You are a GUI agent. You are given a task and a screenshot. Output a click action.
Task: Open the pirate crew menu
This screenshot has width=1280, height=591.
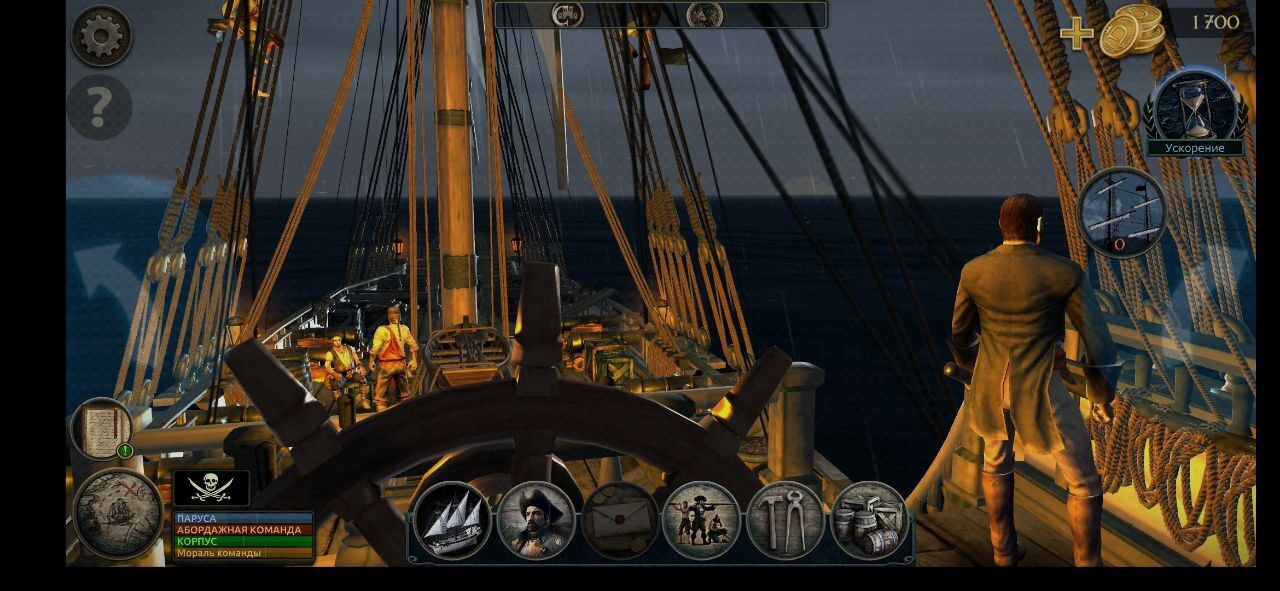tap(701, 520)
